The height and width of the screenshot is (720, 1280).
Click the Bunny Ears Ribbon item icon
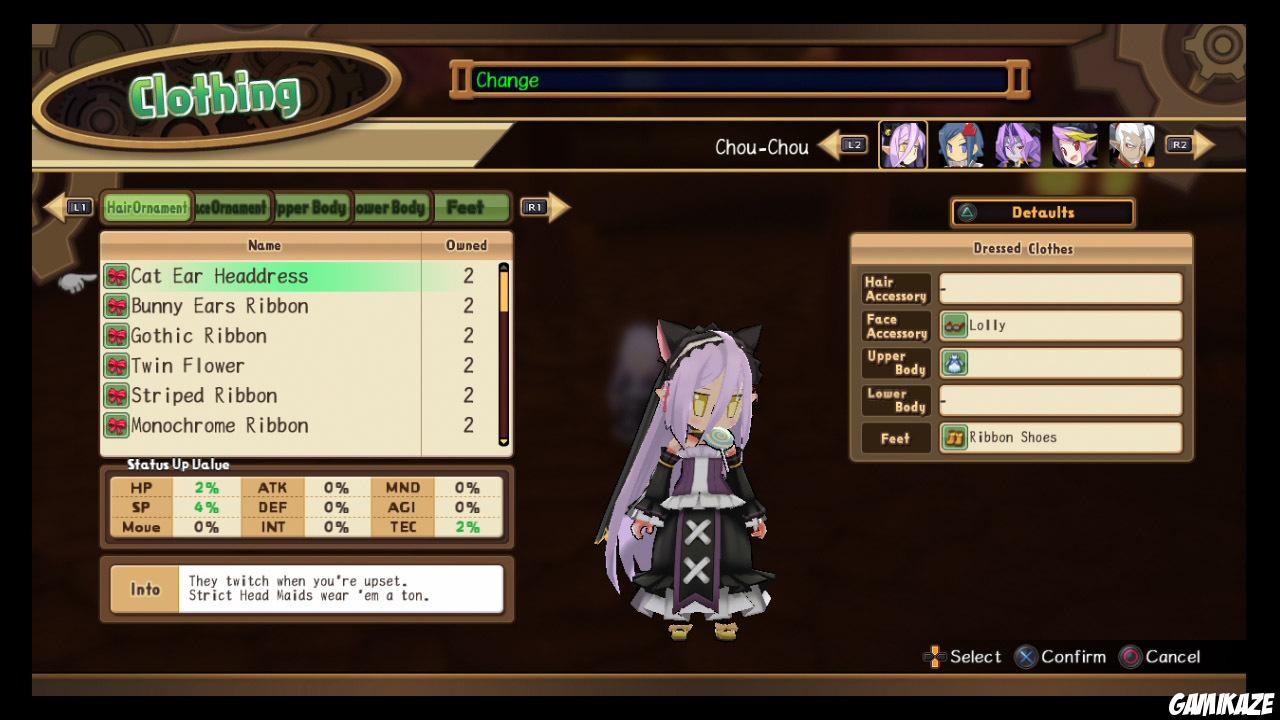click(x=118, y=306)
